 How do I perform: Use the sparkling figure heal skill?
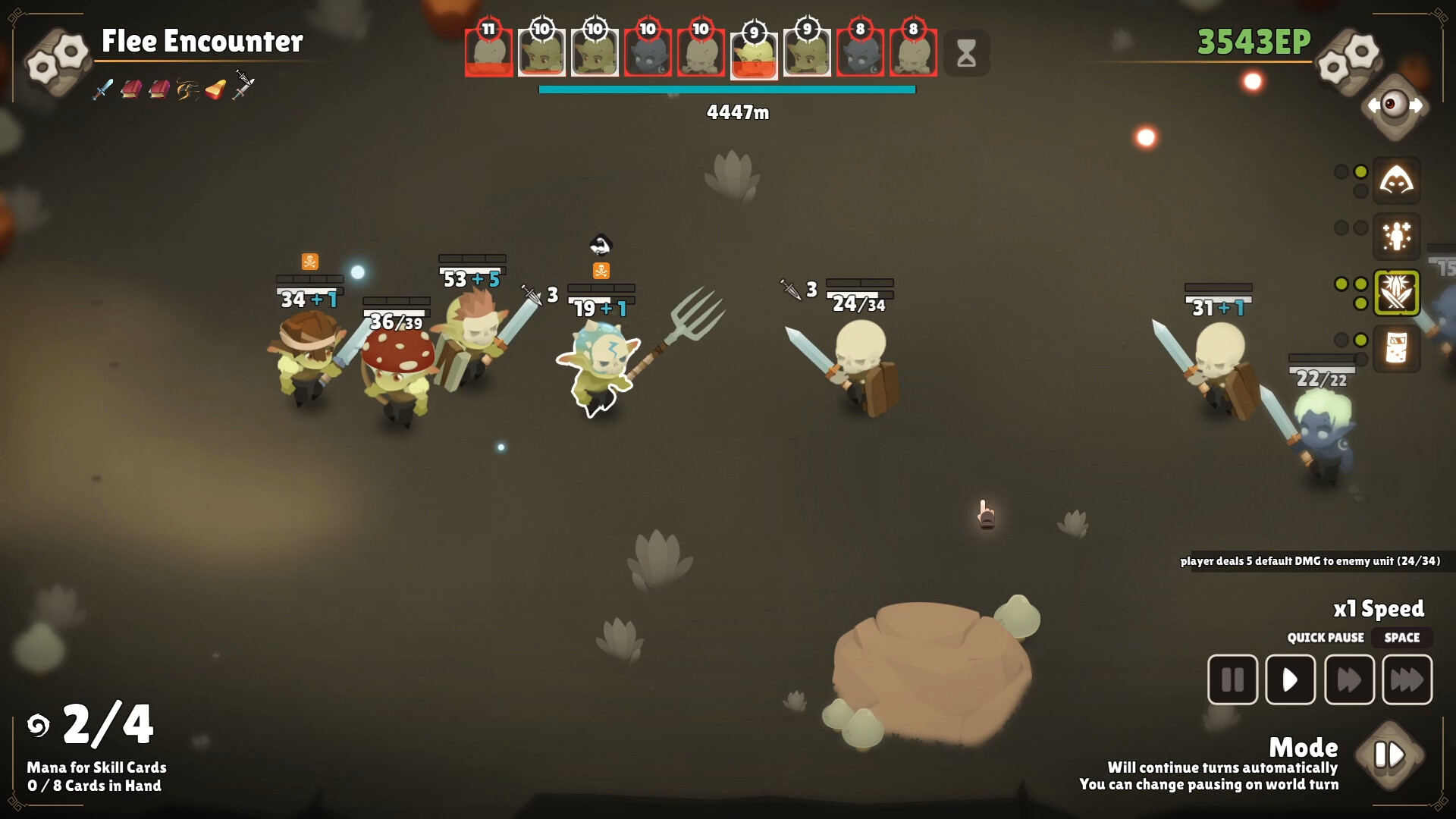tap(1396, 237)
